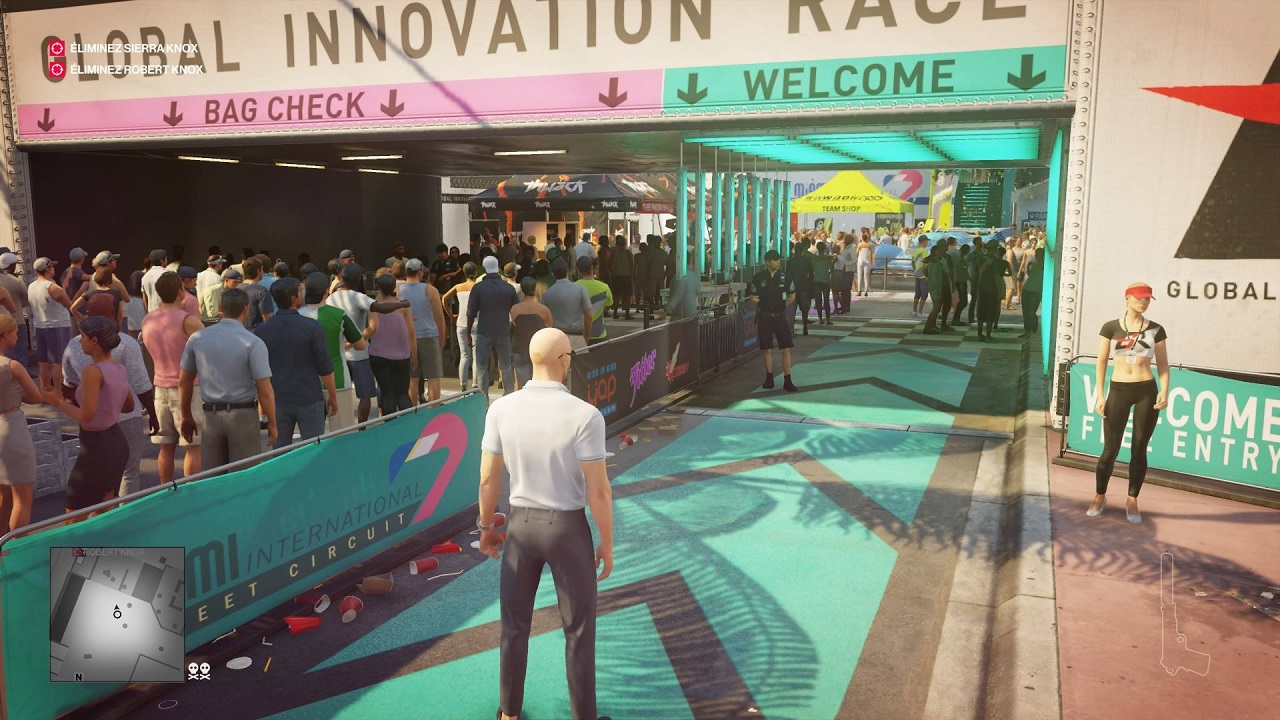This screenshot has width=1280, height=720.
Task: Click the silenced pistol weapon icon
Action: point(1184,613)
